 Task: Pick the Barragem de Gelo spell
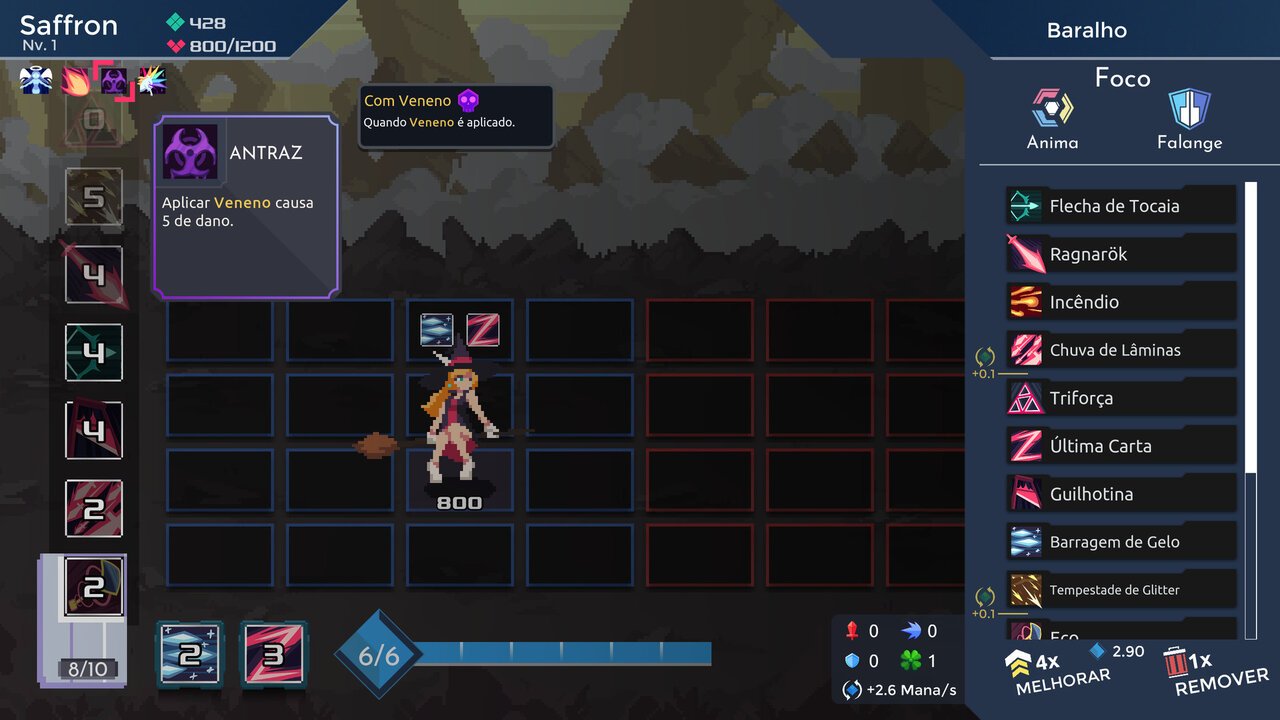(x=1120, y=542)
